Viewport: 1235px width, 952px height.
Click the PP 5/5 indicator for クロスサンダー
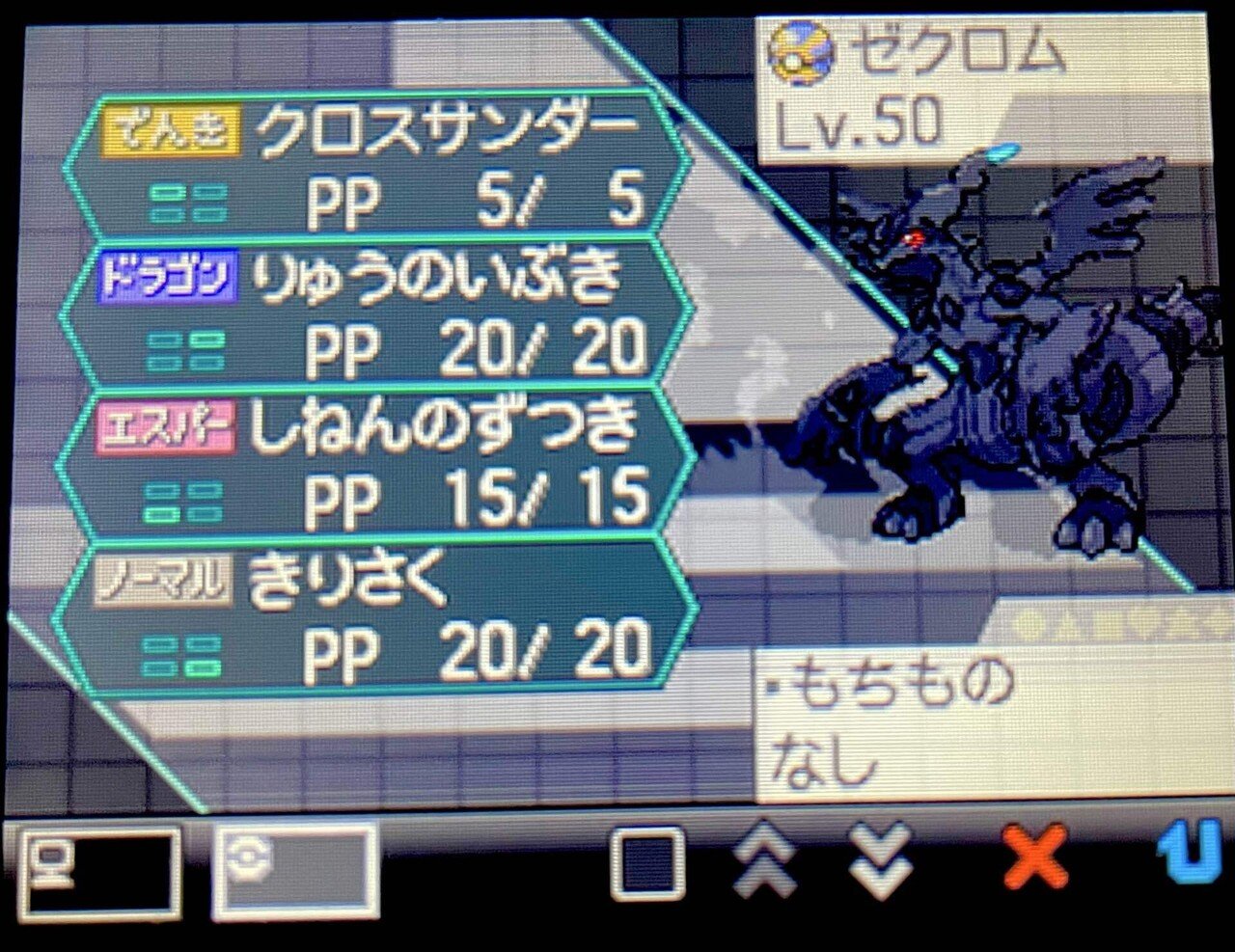473,200
